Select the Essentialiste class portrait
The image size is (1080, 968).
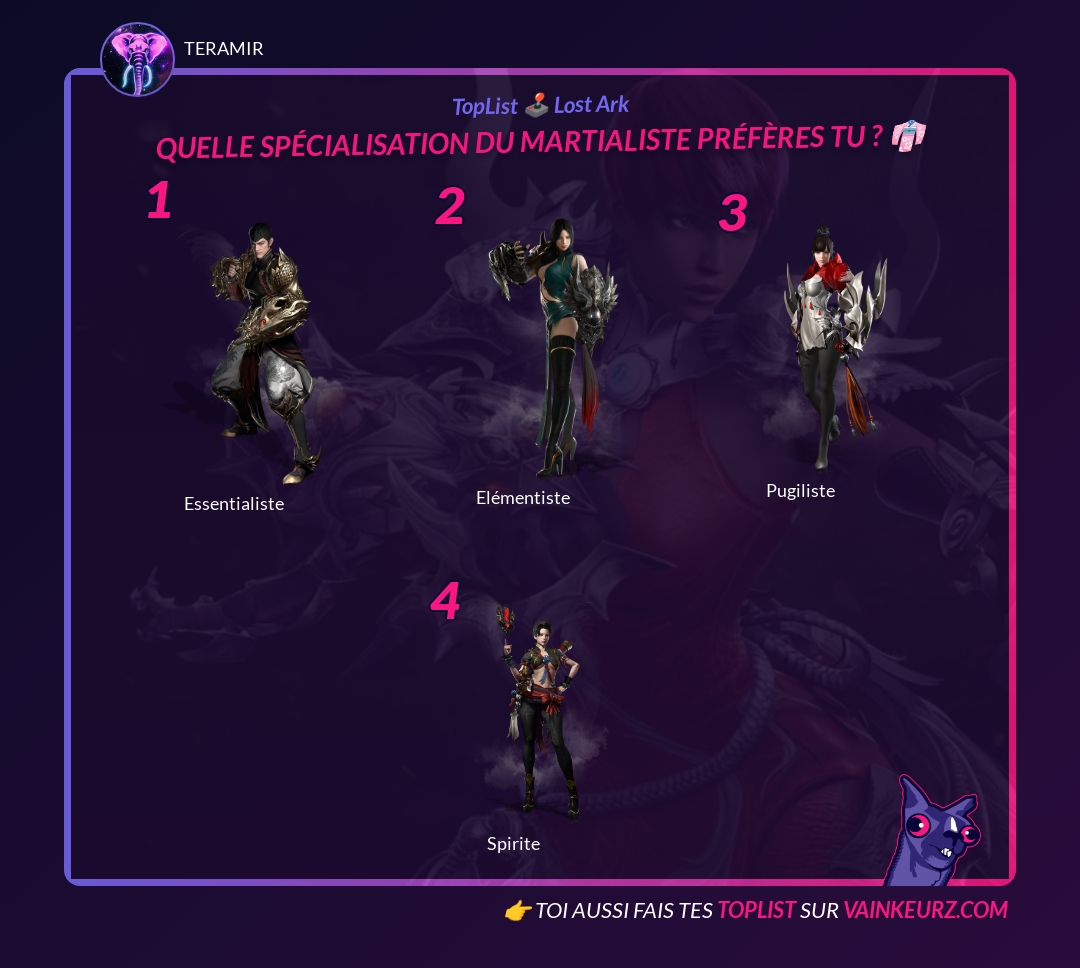pyautogui.click(x=264, y=352)
